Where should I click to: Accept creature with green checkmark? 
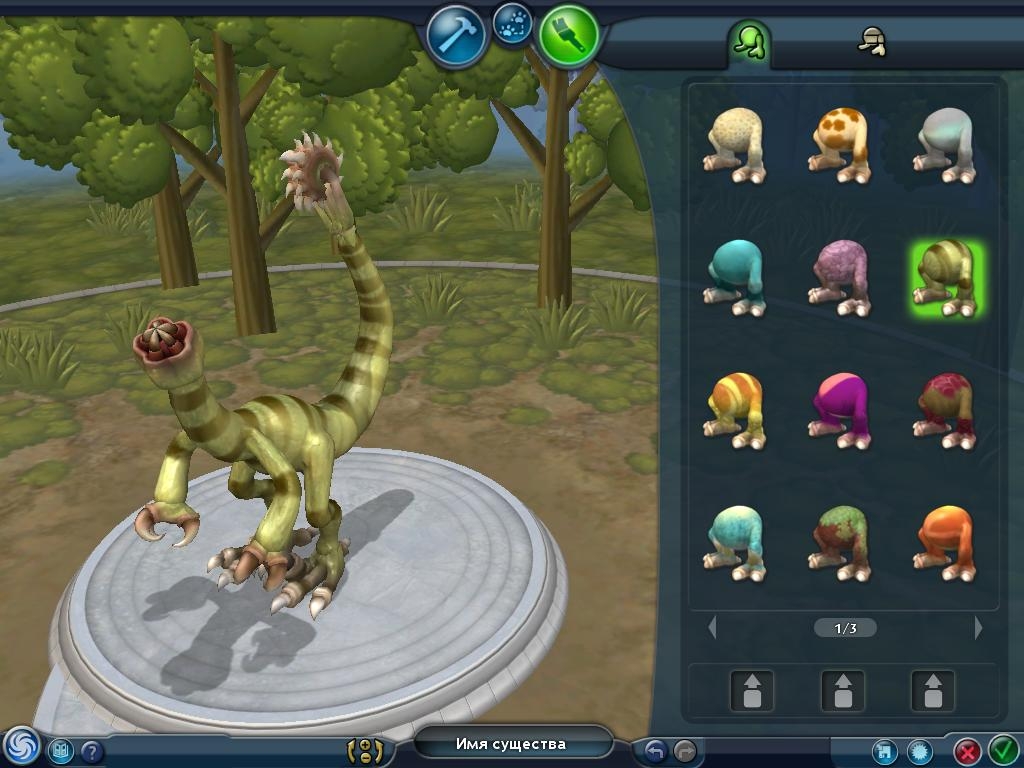click(1003, 750)
